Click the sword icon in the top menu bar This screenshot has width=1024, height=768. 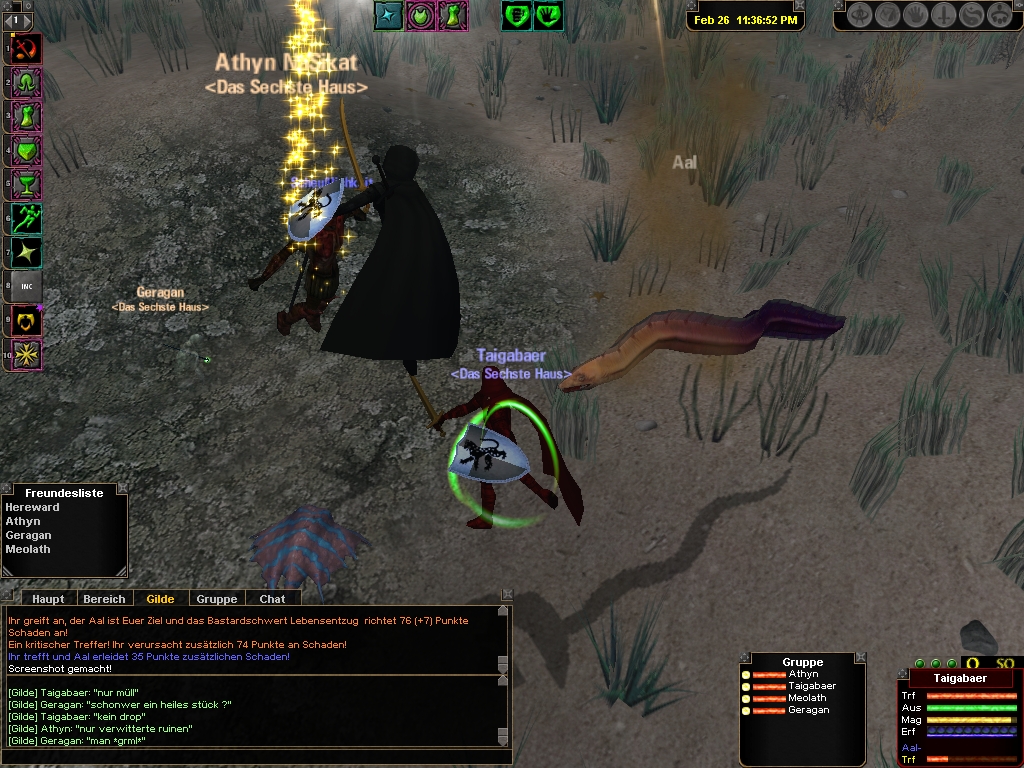[x=944, y=15]
